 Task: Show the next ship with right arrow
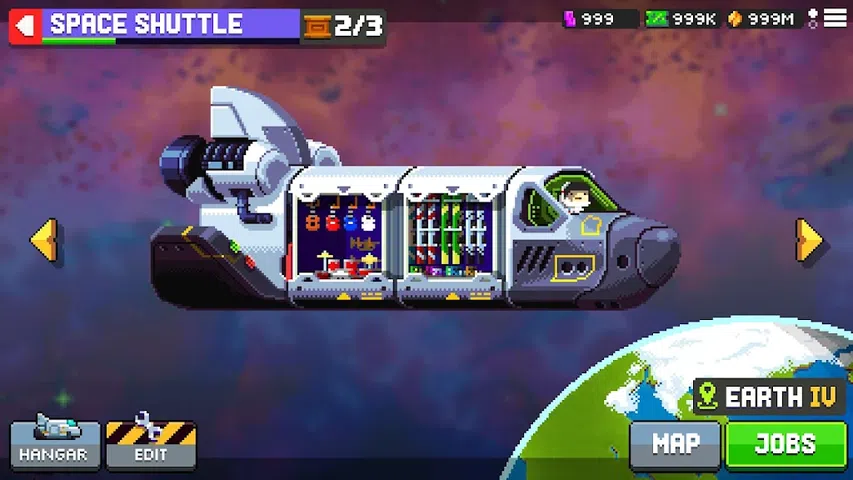(x=809, y=241)
